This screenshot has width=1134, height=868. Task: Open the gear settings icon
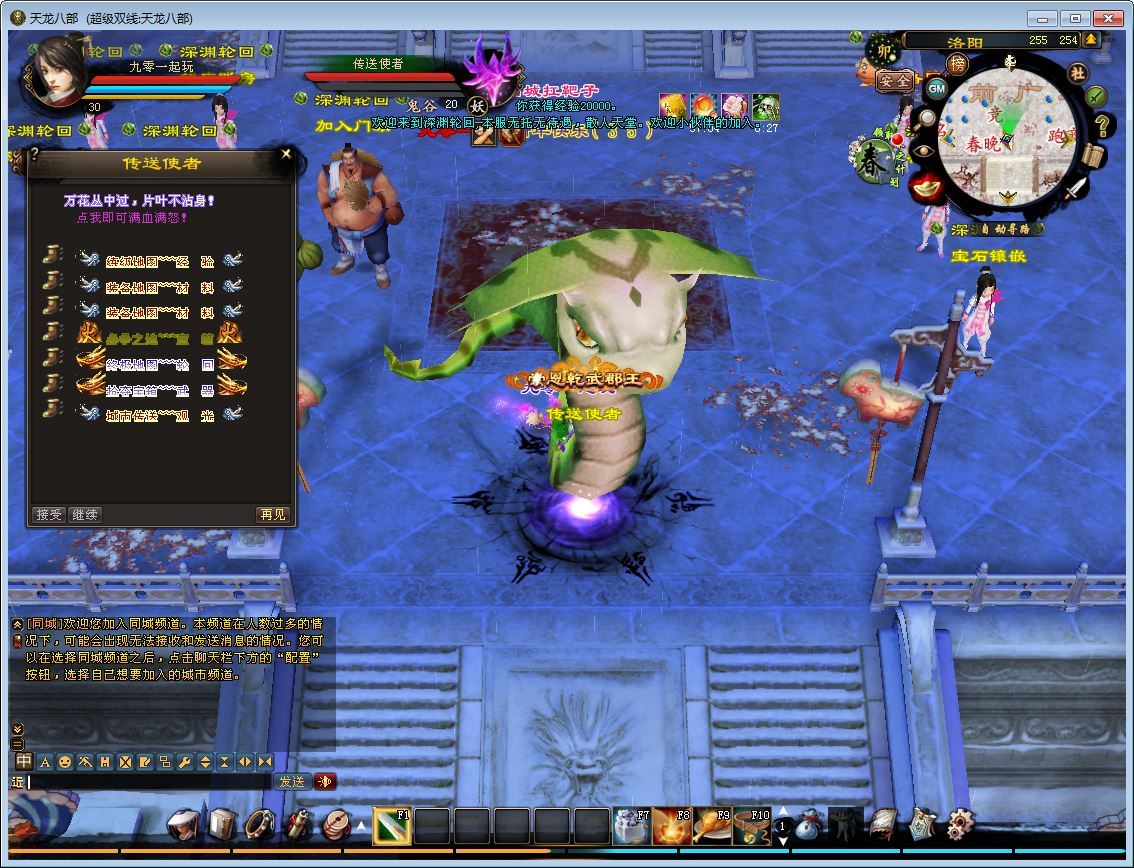[960, 824]
